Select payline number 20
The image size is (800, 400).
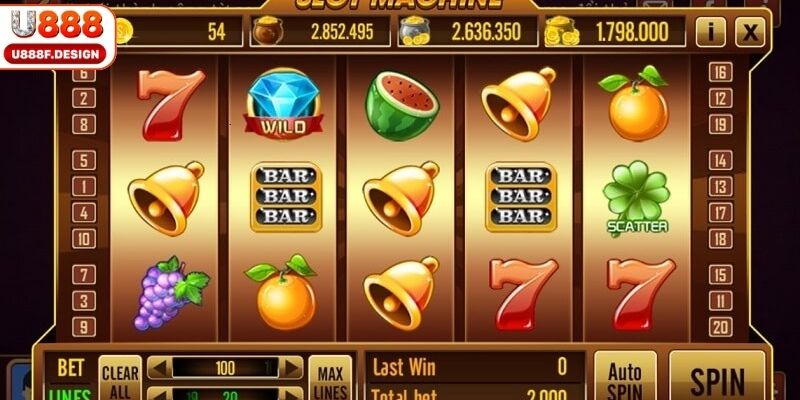(718, 326)
